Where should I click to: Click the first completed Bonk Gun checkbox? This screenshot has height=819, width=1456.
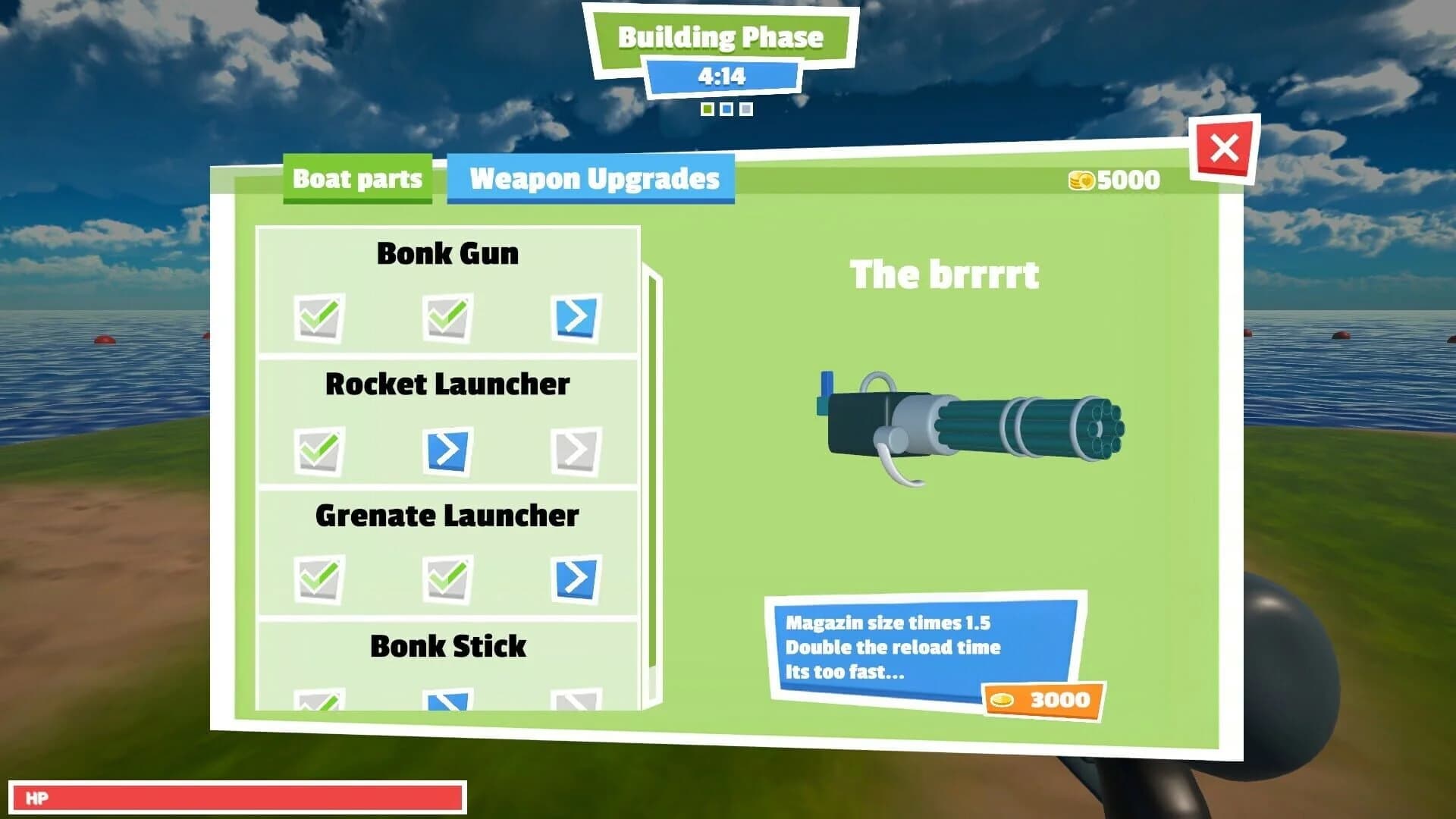coord(318,318)
